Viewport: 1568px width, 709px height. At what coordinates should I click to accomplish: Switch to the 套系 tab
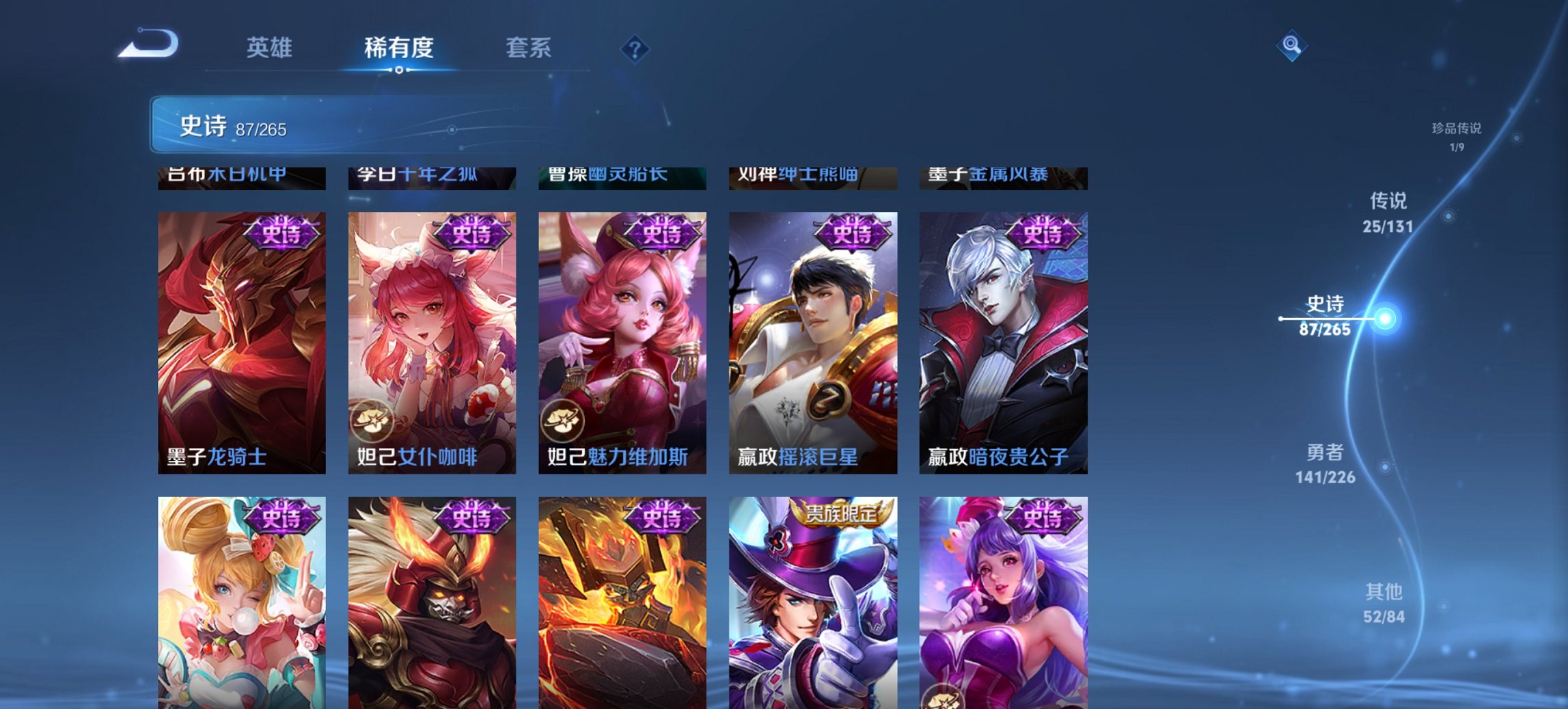tap(529, 48)
